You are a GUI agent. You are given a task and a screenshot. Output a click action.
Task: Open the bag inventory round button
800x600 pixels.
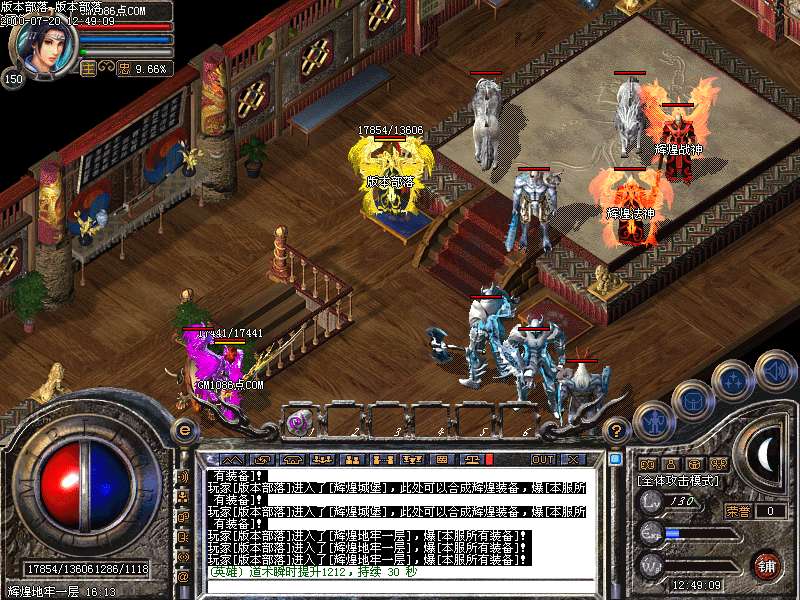coord(692,401)
